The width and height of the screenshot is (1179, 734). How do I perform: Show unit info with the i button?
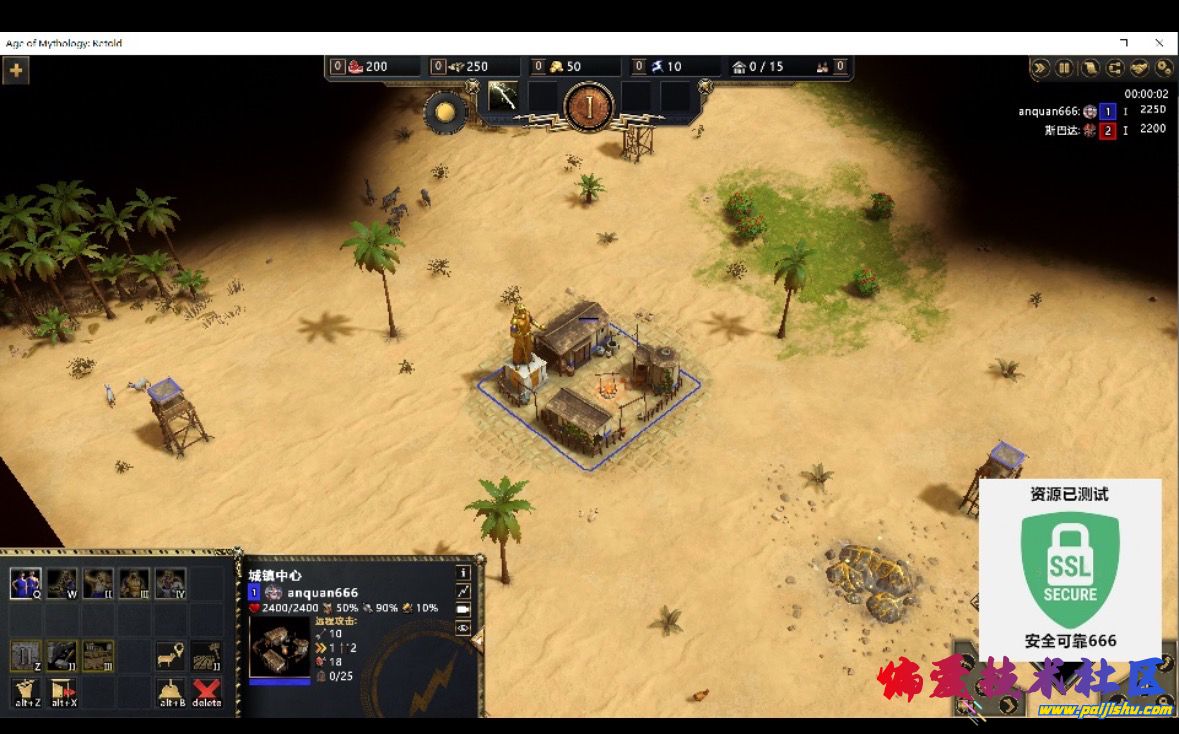463,573
